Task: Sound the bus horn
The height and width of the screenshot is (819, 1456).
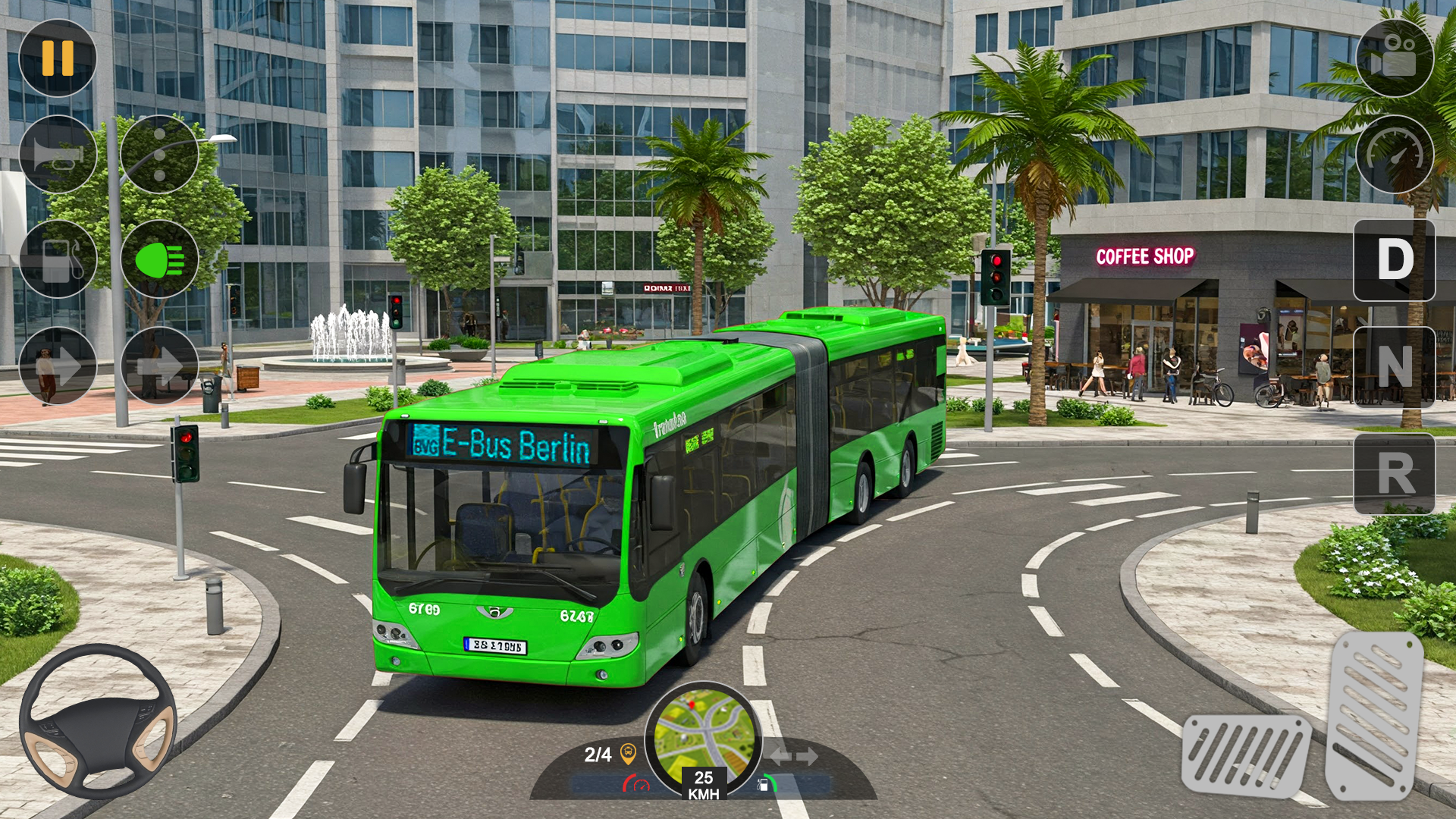Action: pos(58,155)
